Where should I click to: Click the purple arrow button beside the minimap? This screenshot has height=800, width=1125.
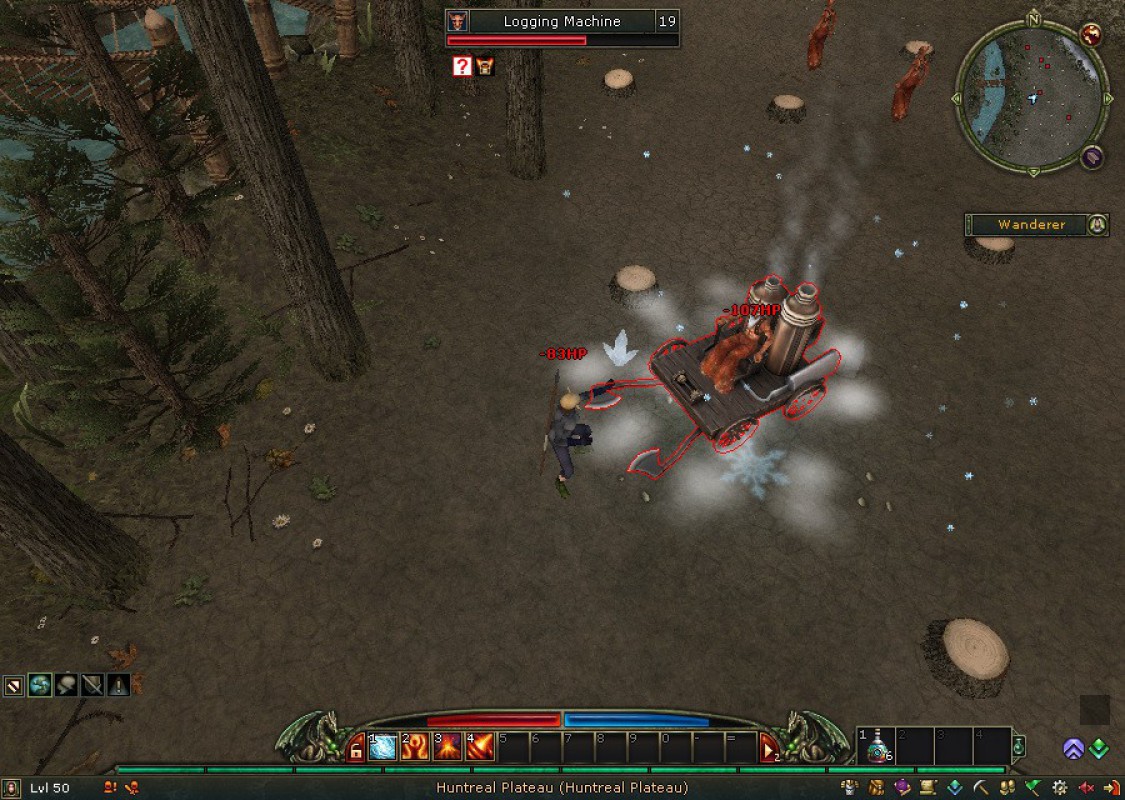[1091, 157]
